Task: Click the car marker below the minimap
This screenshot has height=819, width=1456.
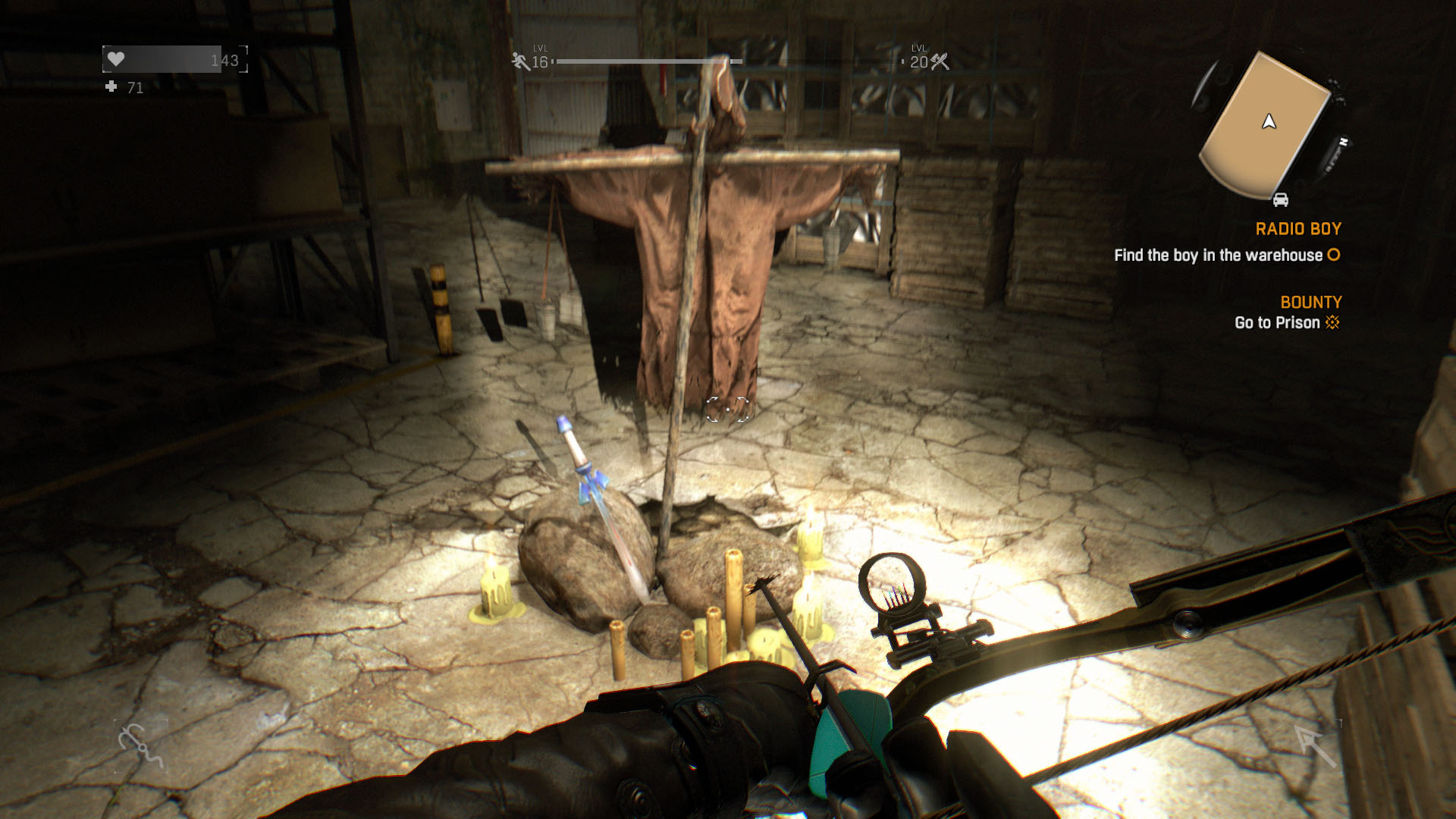Action: (x=1280, y=200)
